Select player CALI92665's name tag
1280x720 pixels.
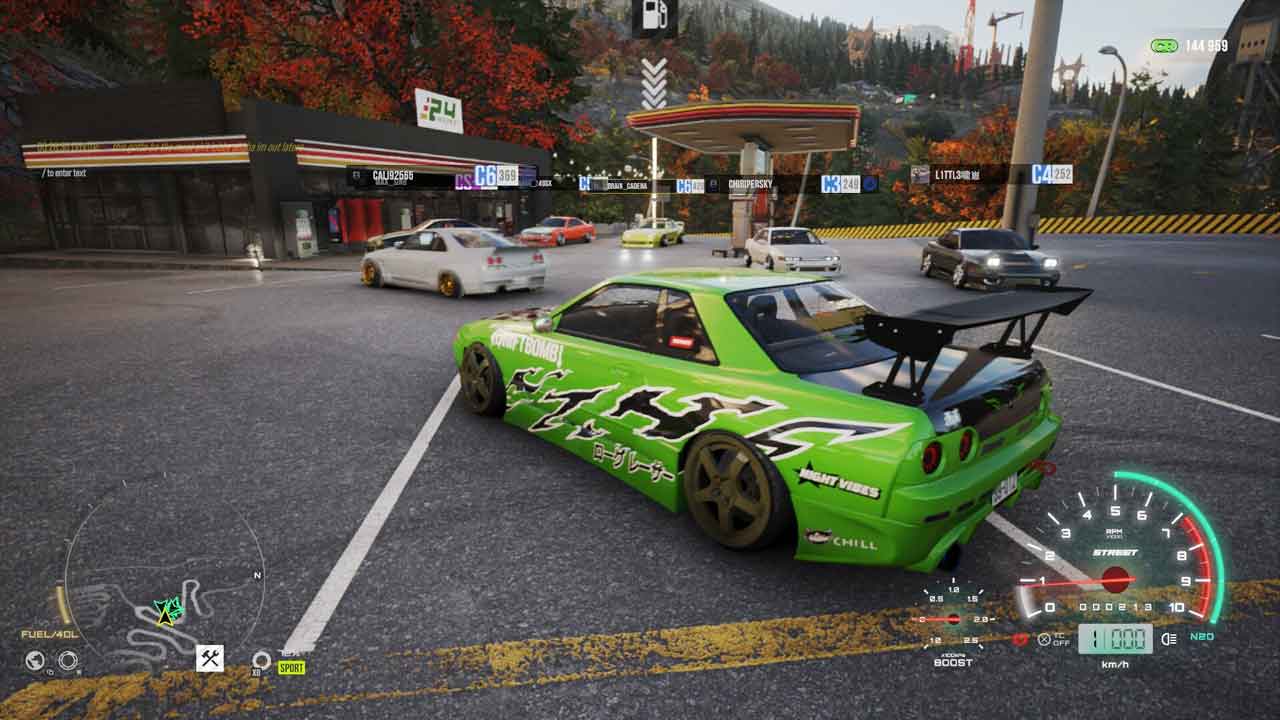pyautogui.click(x=392, y=175)
